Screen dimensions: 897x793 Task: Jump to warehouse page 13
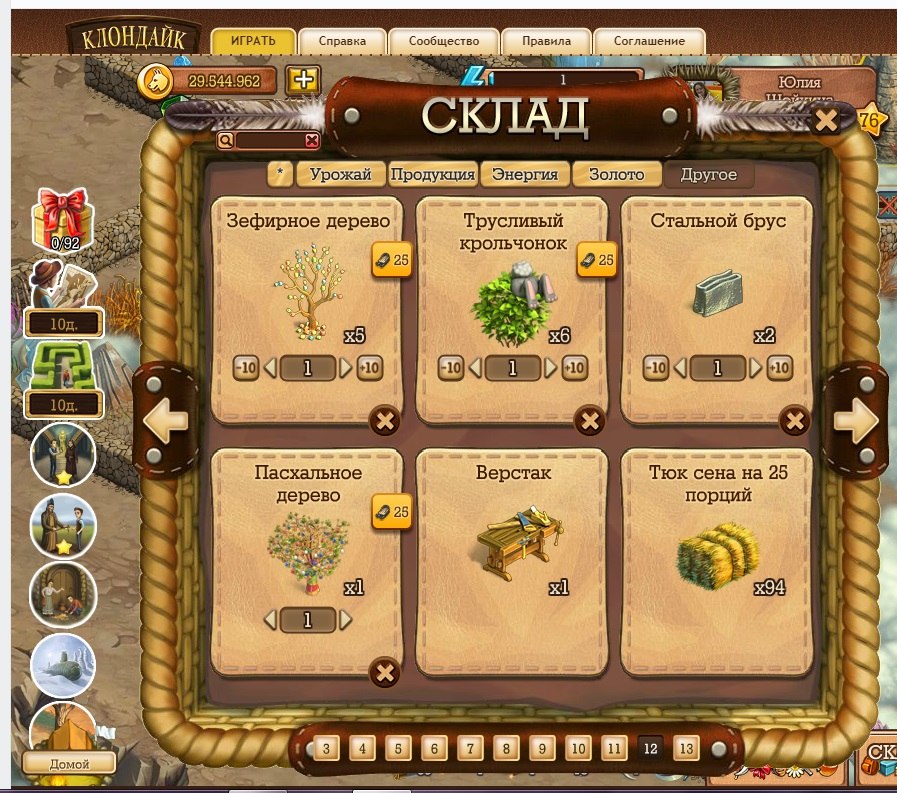(685, 748)
